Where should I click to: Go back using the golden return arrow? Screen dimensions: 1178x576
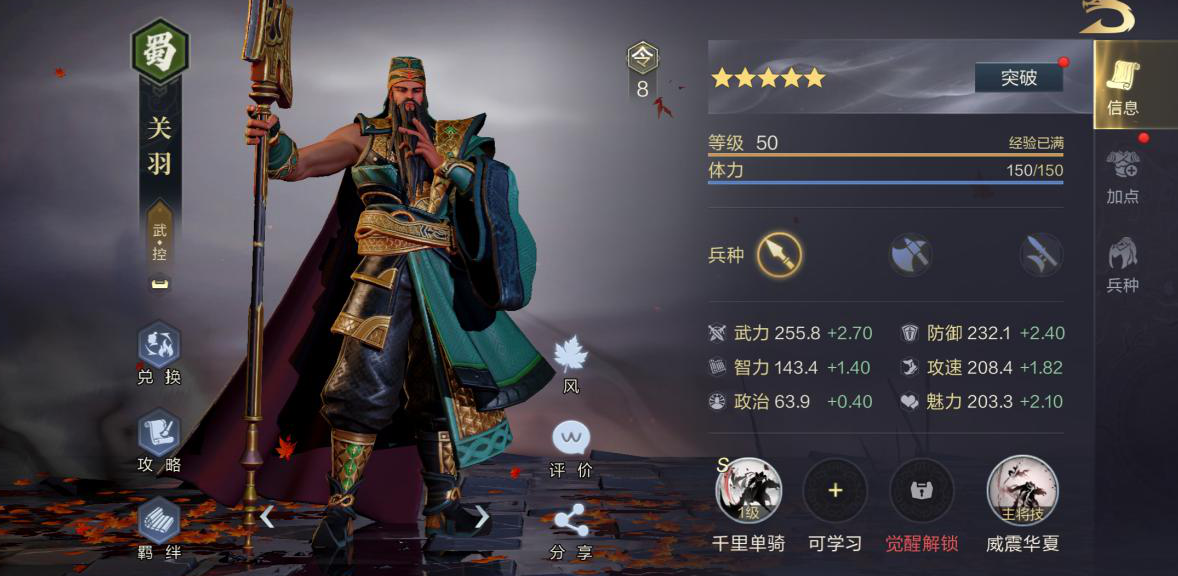coord(1108,17)
